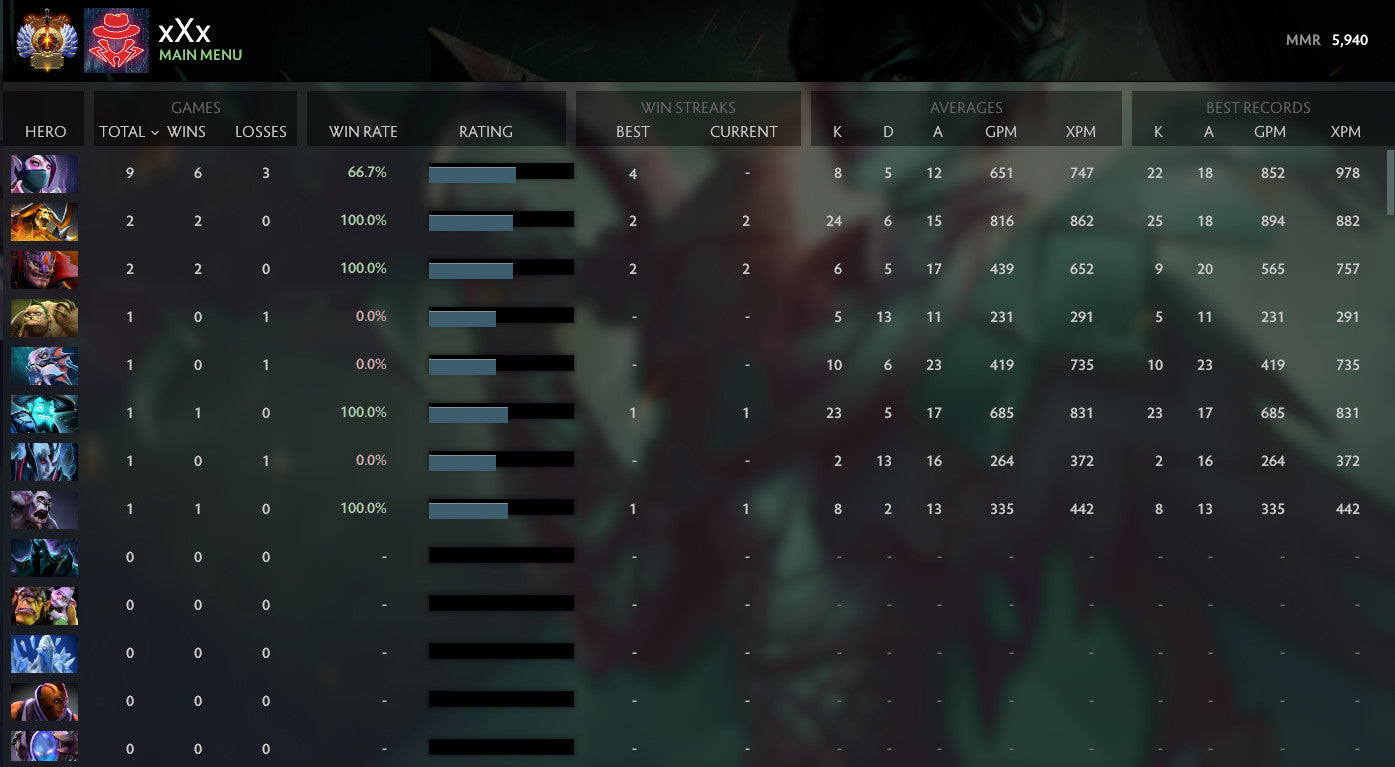Sort heroes by the WINS column

(x=196, y=131)
